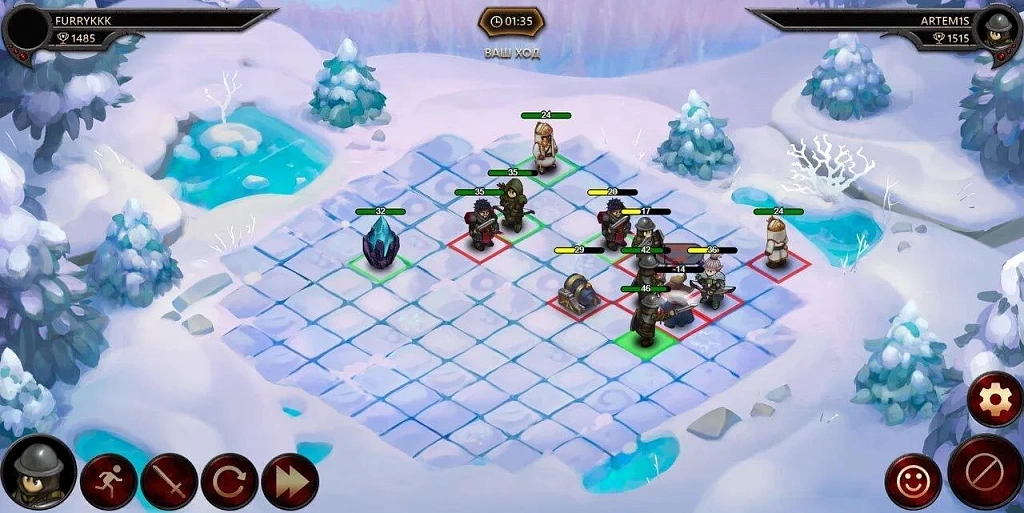Open ARTEM1S's player profile avatar
The width and height of the screenshot is (1024, 513).
(x=996, y=29)
